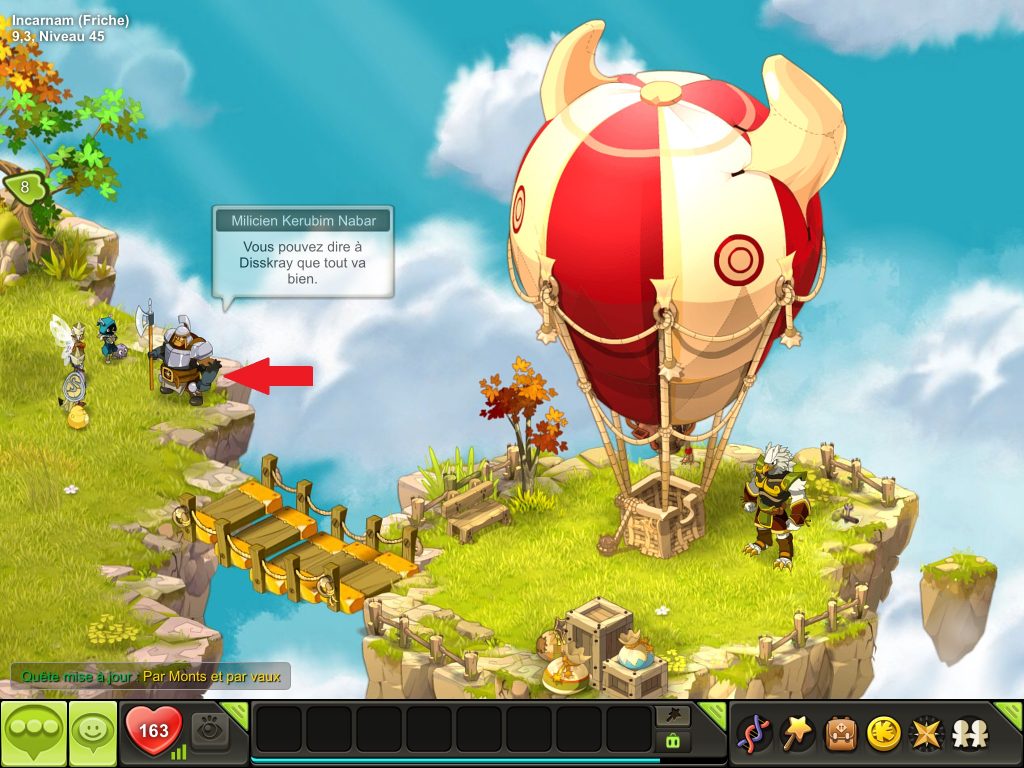Open the 'Par Monts et par vaux' quest notification
The height and width of the screenshot is (768, 1024).
tap(150, 676)
